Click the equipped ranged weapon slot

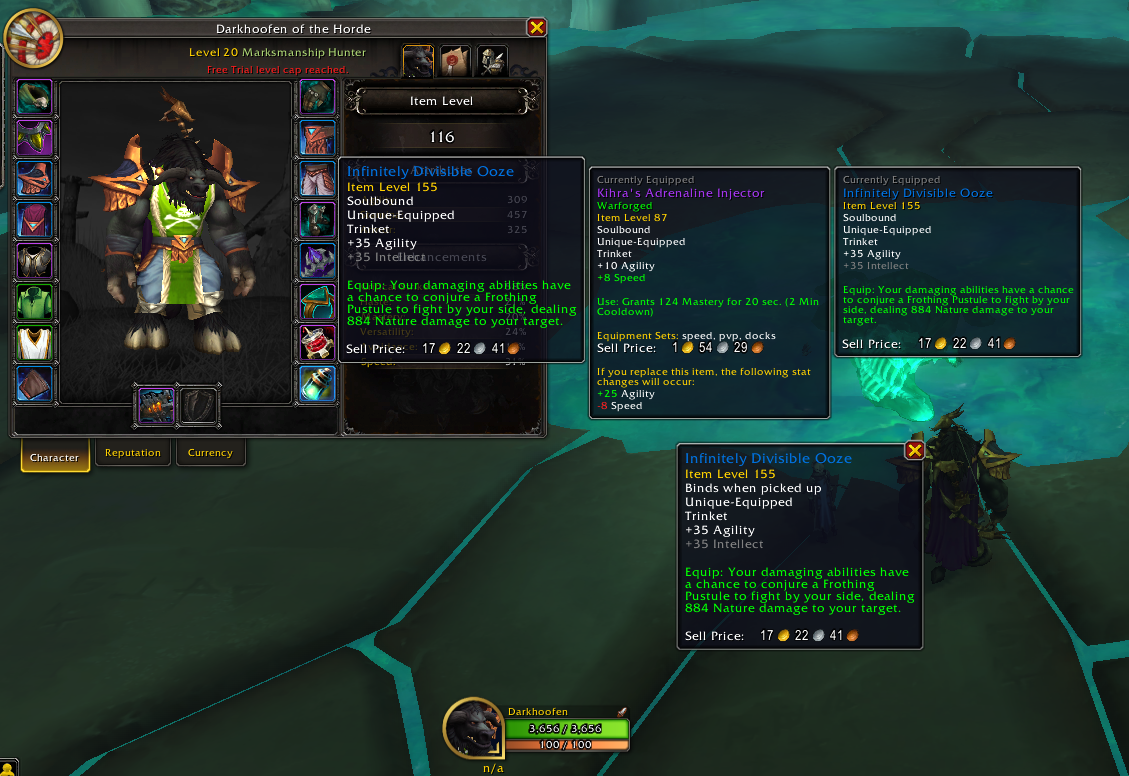pyautogui.click(x=153, y=406)
